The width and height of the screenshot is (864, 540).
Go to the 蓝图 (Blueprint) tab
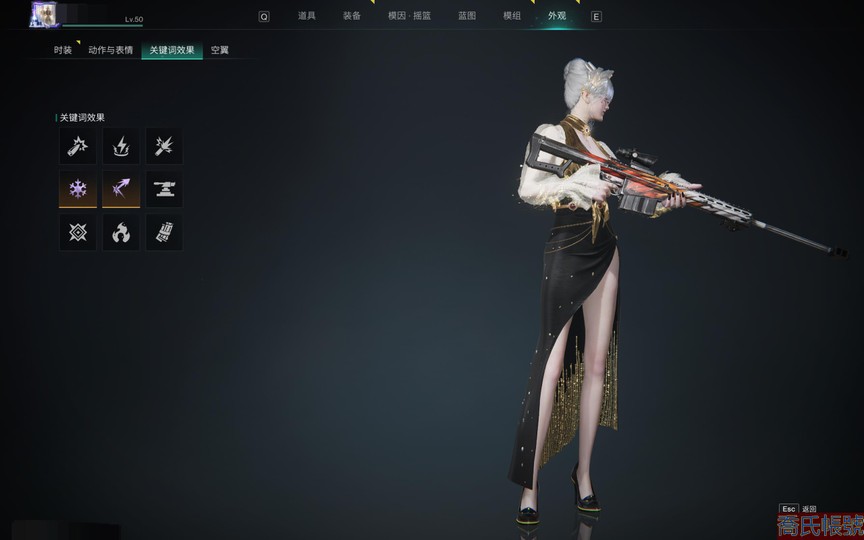pyautogui.click(x=466, y=16)
